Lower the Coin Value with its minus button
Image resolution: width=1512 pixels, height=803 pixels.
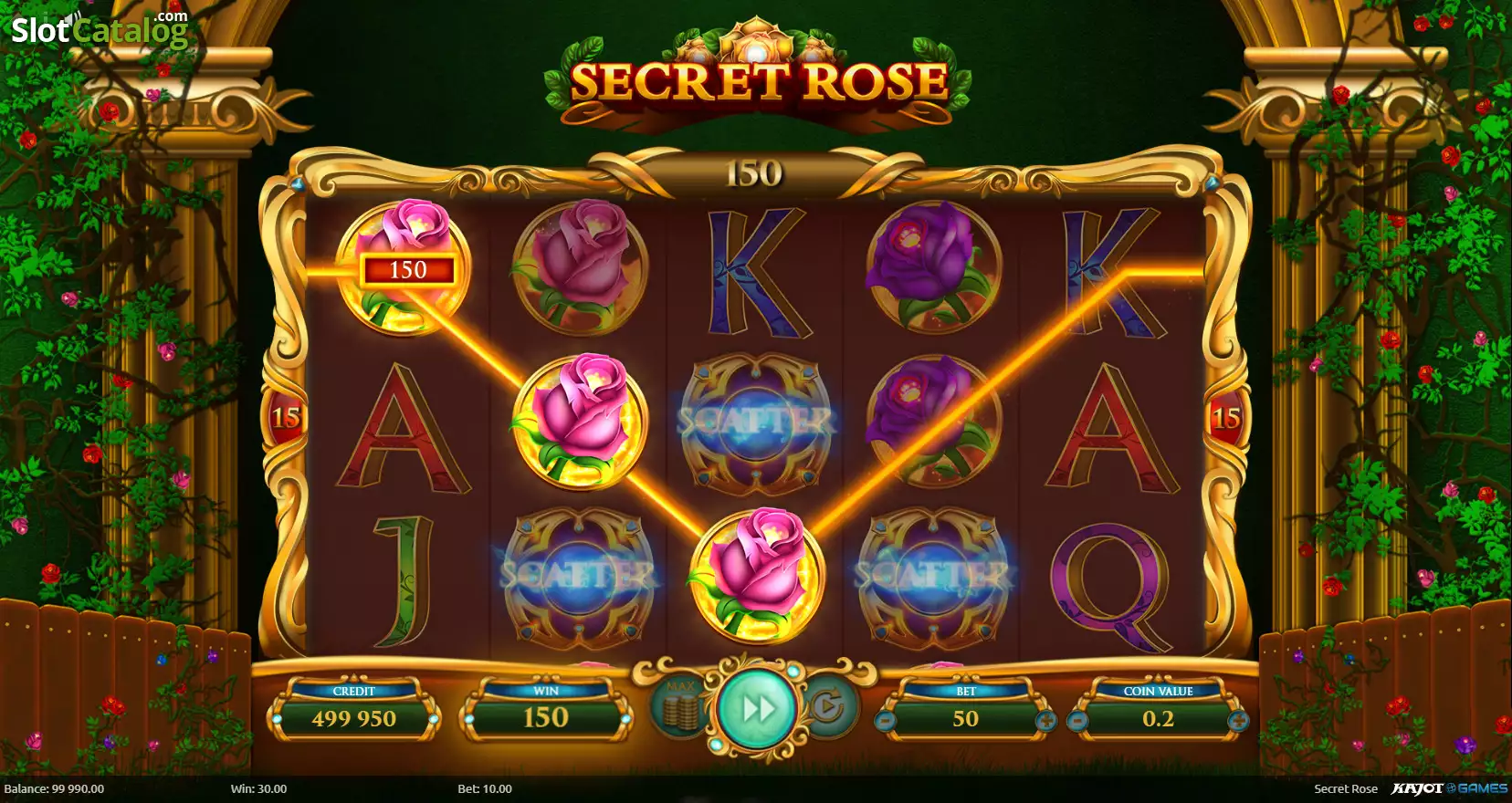coord(1077,721)
